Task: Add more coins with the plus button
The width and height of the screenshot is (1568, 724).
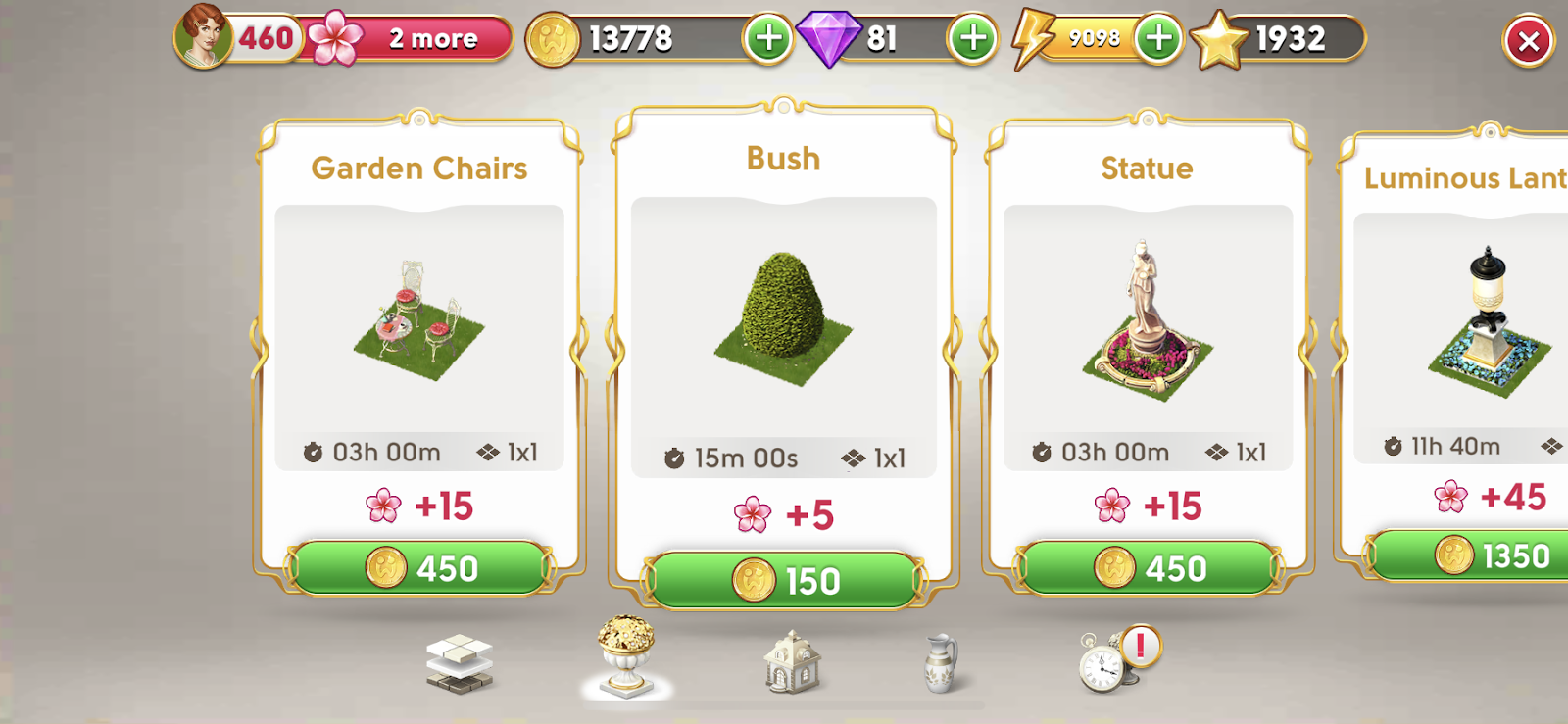Action: pos(768,39)
